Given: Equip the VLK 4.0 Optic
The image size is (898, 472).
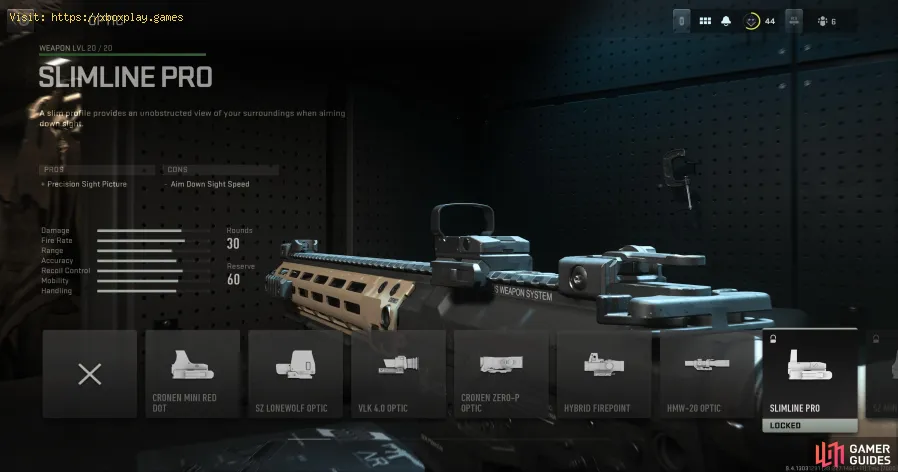Looking at the screenshot, I should pyautogui.click(x=399, y=375).
